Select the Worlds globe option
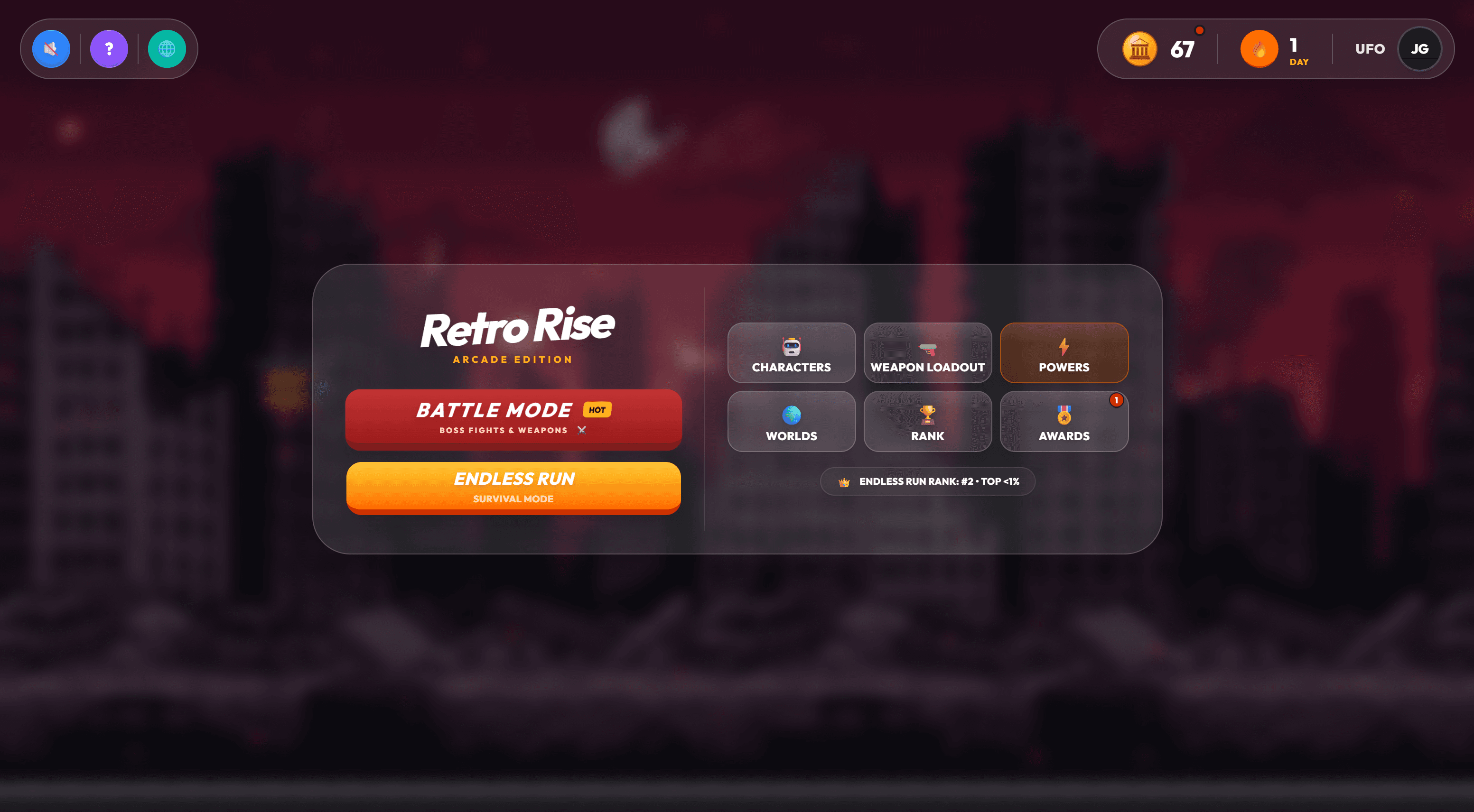This screenshot has width=1474, height=812. [x=792, y=422]
